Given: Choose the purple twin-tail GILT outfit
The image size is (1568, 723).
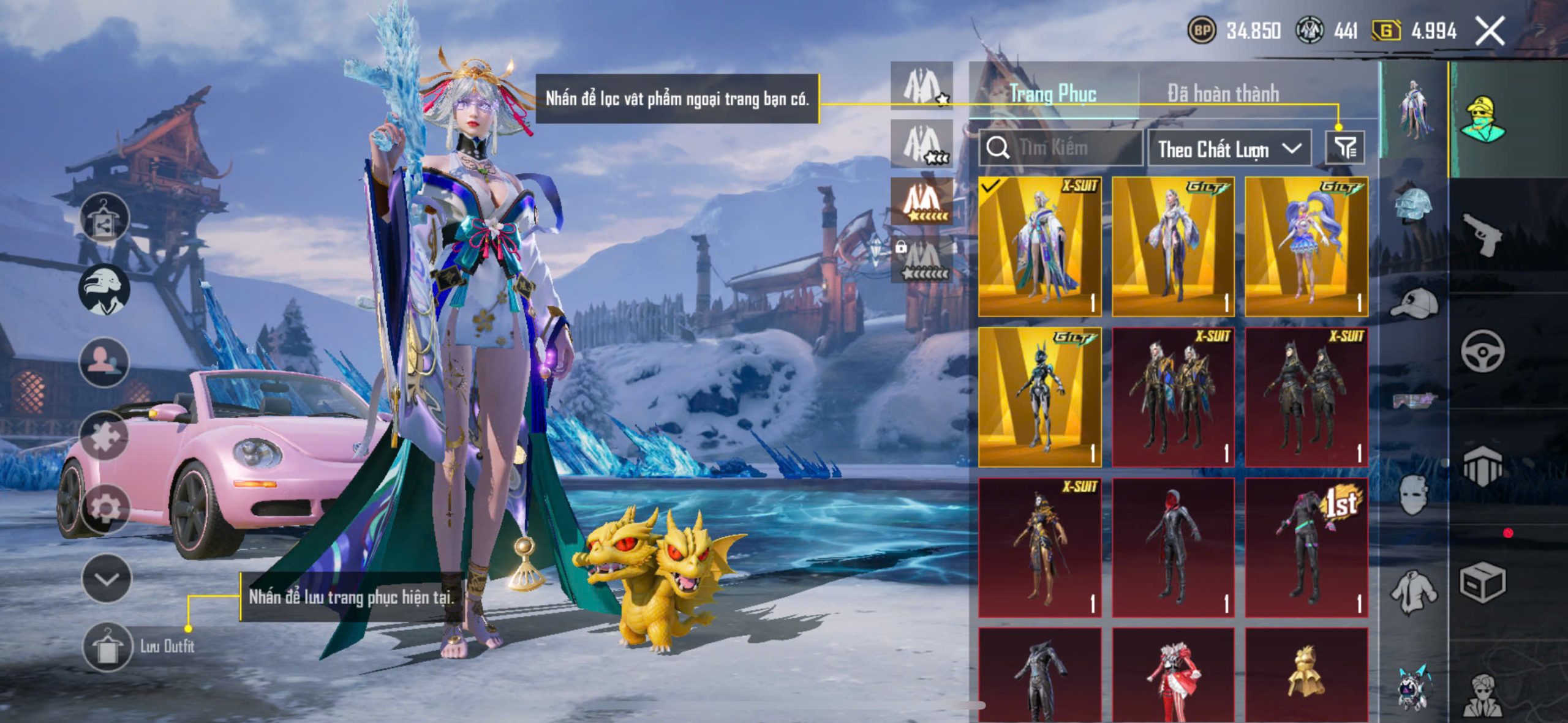Looking at the screenshot, I should click(x=1306, y=247).
